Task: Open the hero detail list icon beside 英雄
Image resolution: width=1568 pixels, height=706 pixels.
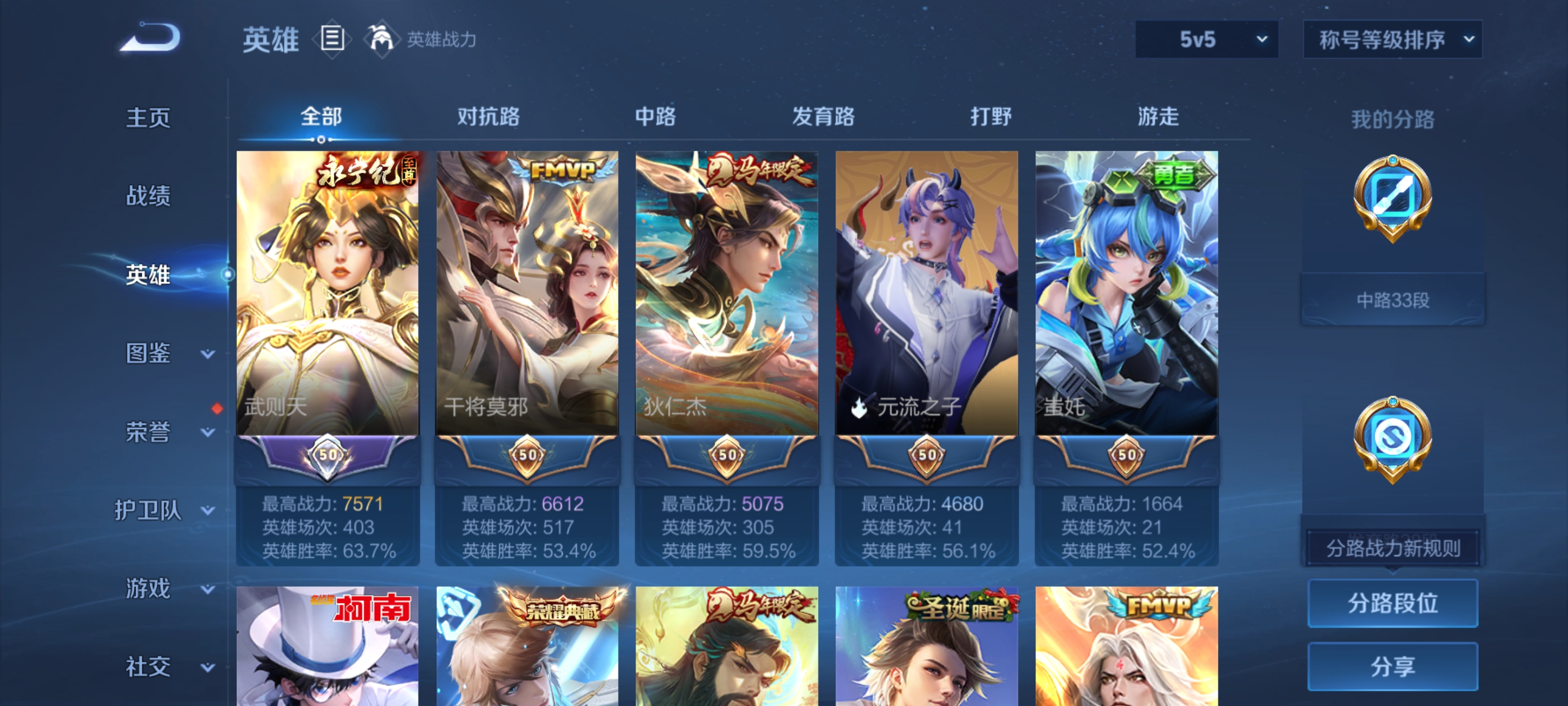Action: pyautogui.click(x=332, y=38)
